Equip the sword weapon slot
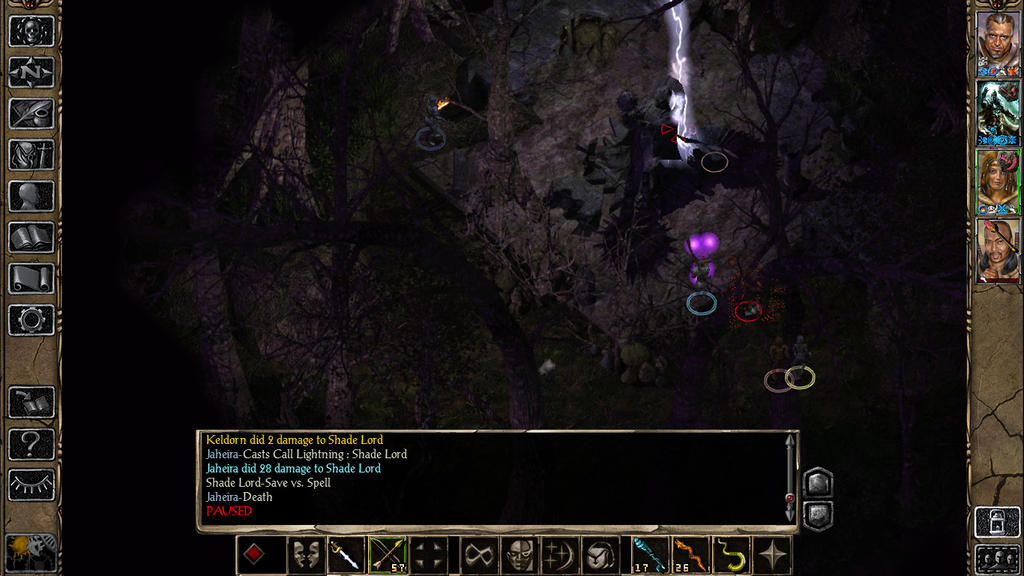The height and width of the screenshot is (576, 1024). pos(343,555)
